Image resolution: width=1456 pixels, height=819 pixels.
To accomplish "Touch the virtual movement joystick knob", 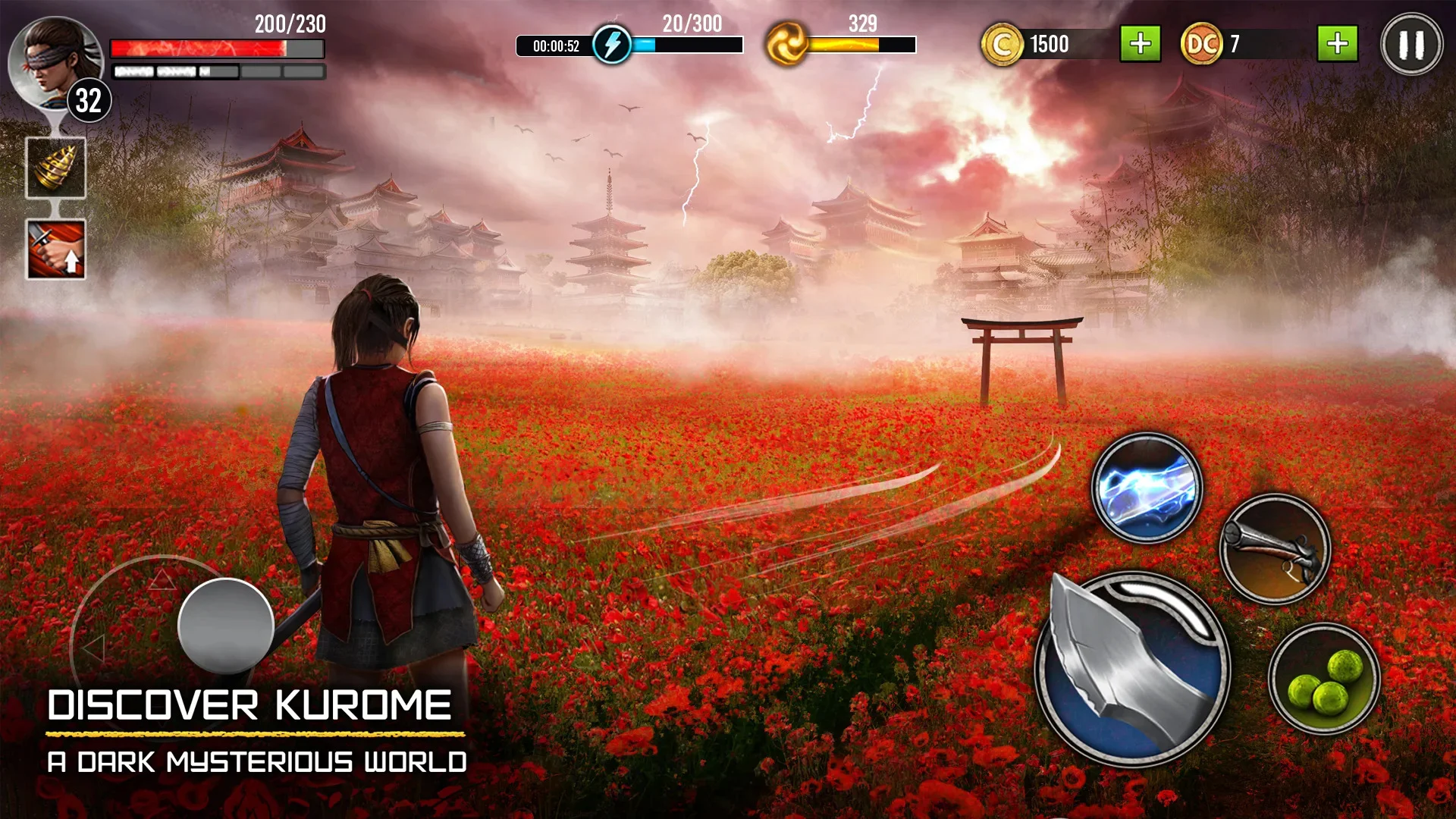I will click(226, 625).
